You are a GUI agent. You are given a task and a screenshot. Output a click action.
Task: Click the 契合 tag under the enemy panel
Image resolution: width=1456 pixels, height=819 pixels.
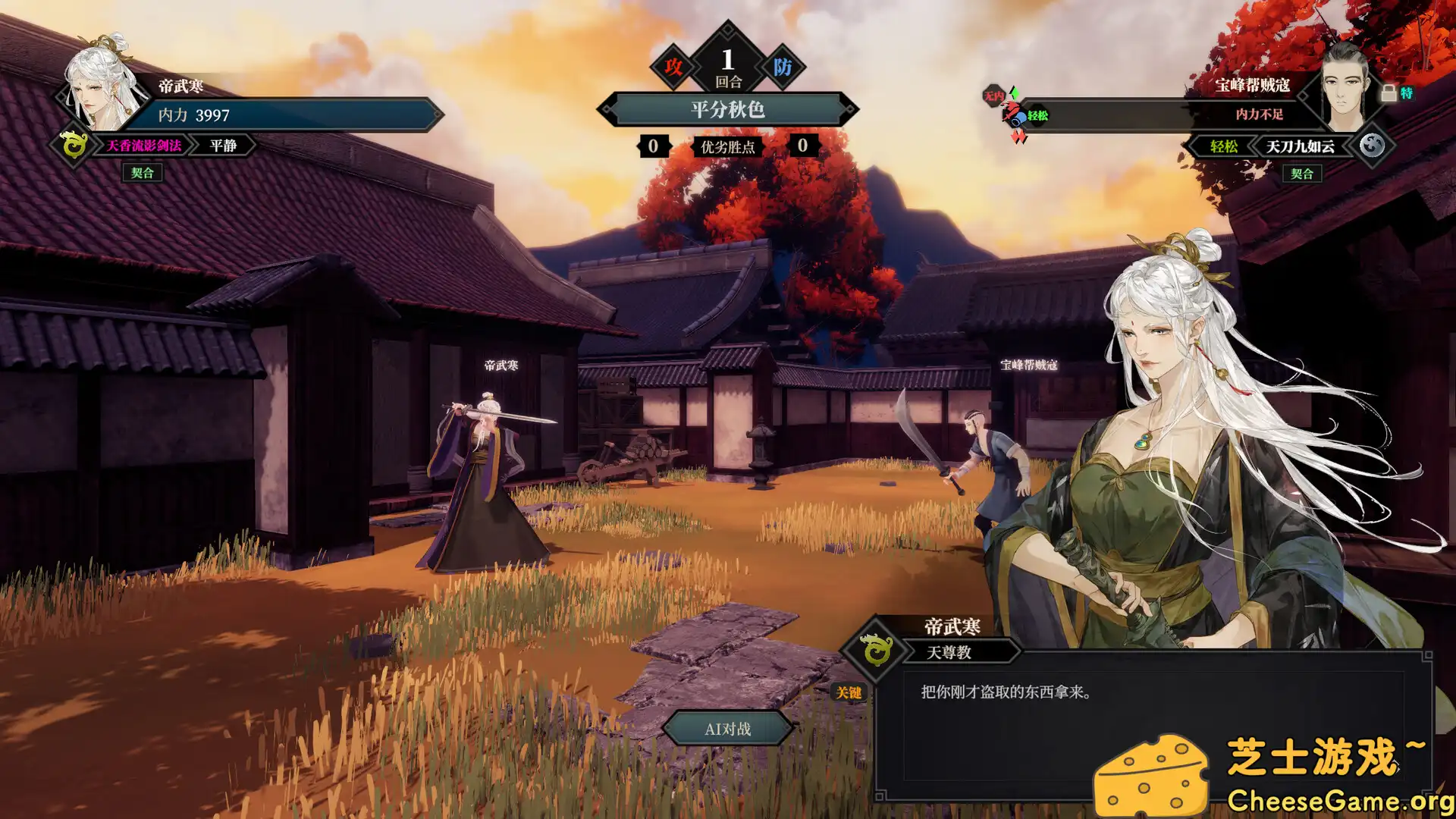(1301, 174)
